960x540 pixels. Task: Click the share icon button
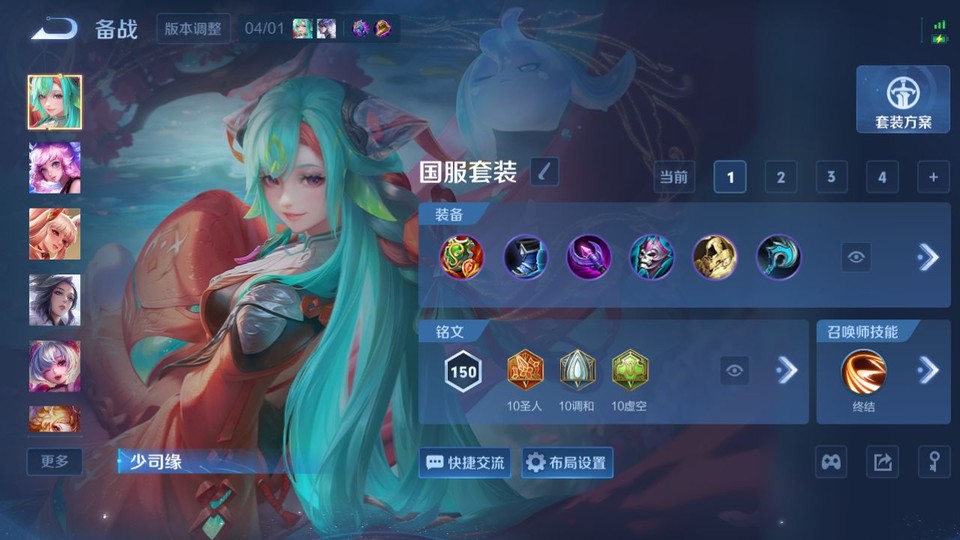tap(882, 462)
